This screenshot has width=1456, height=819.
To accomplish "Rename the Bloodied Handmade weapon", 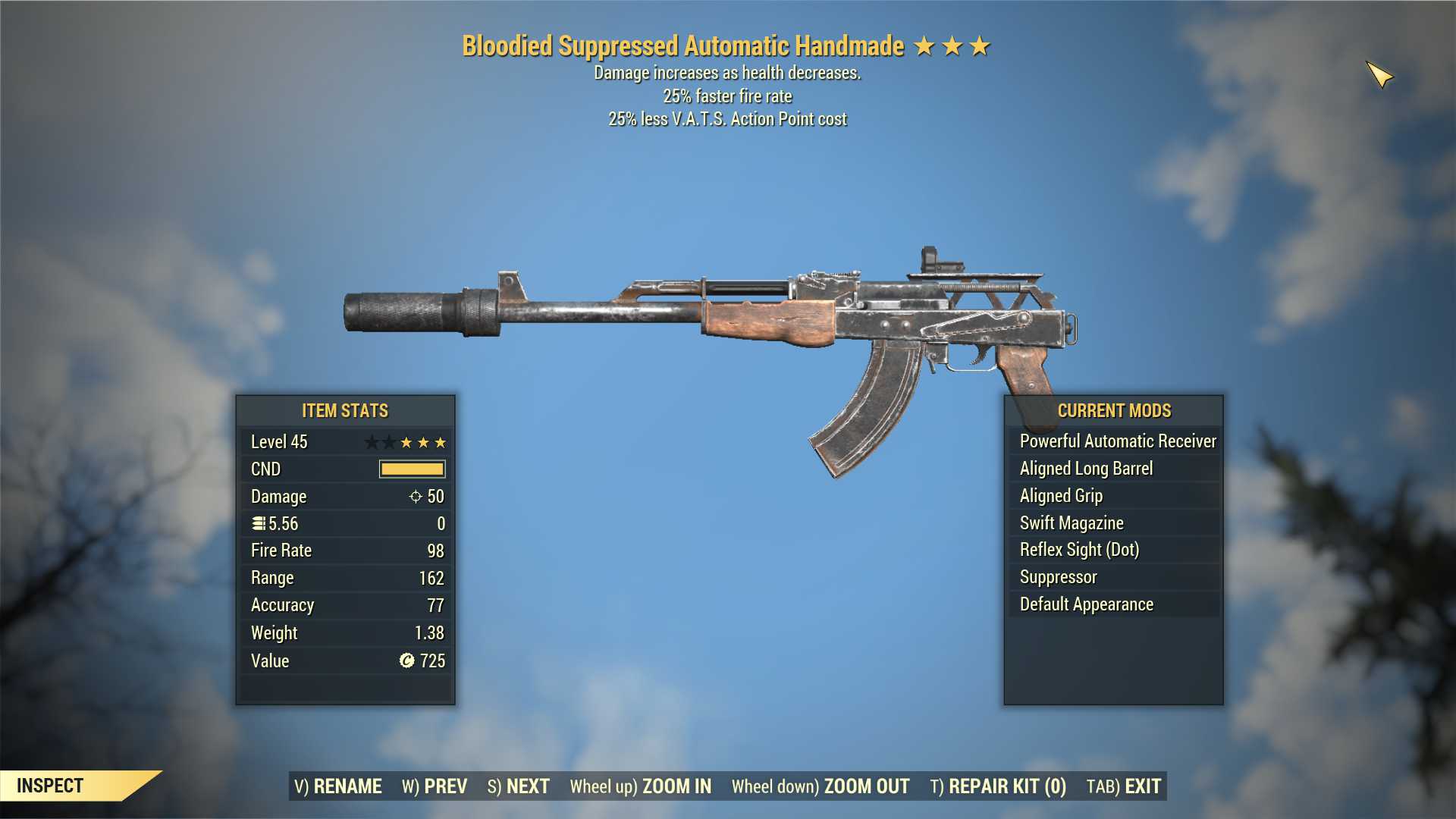I will tap(338, 786).
